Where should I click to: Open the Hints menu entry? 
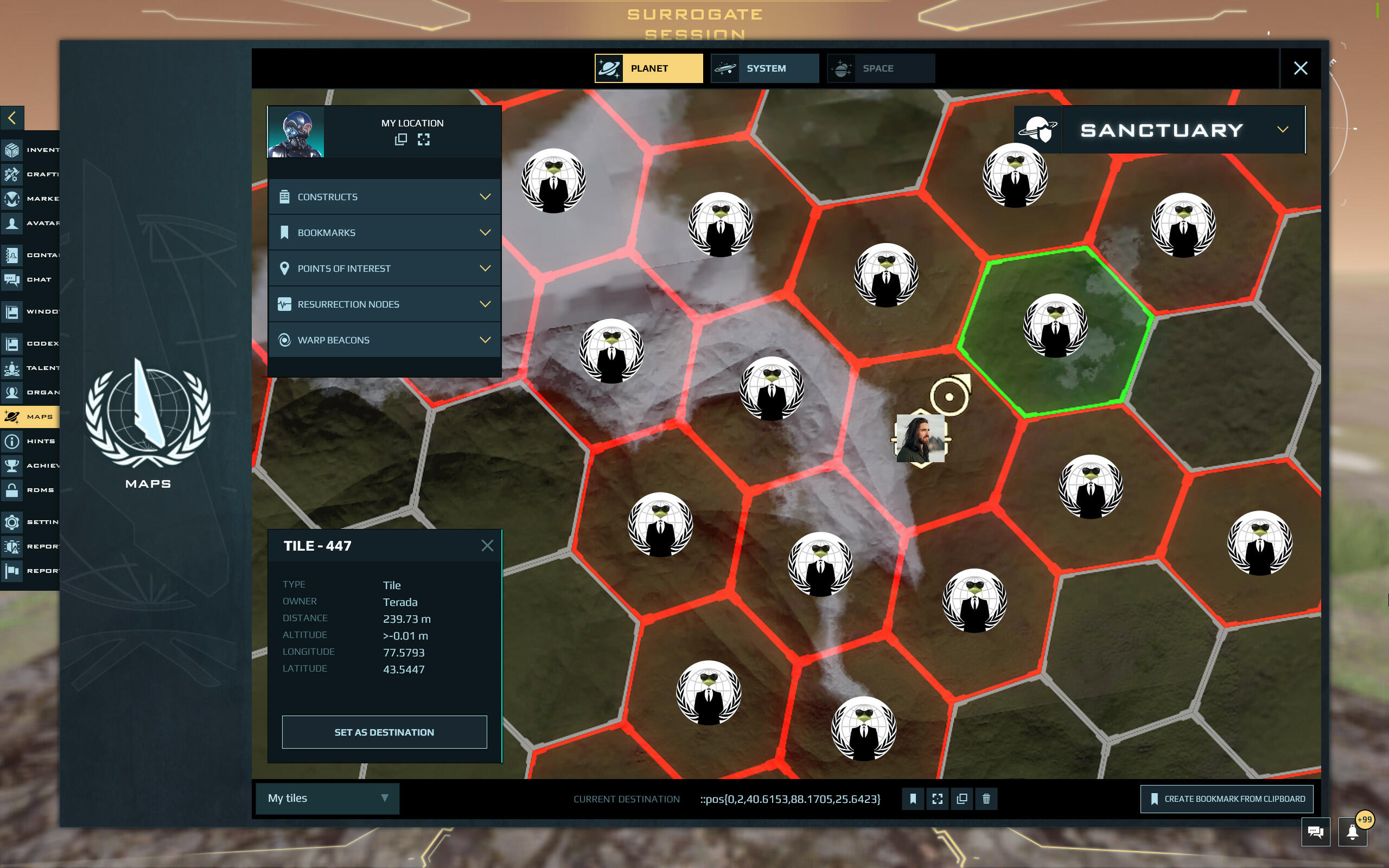[31, 441]
